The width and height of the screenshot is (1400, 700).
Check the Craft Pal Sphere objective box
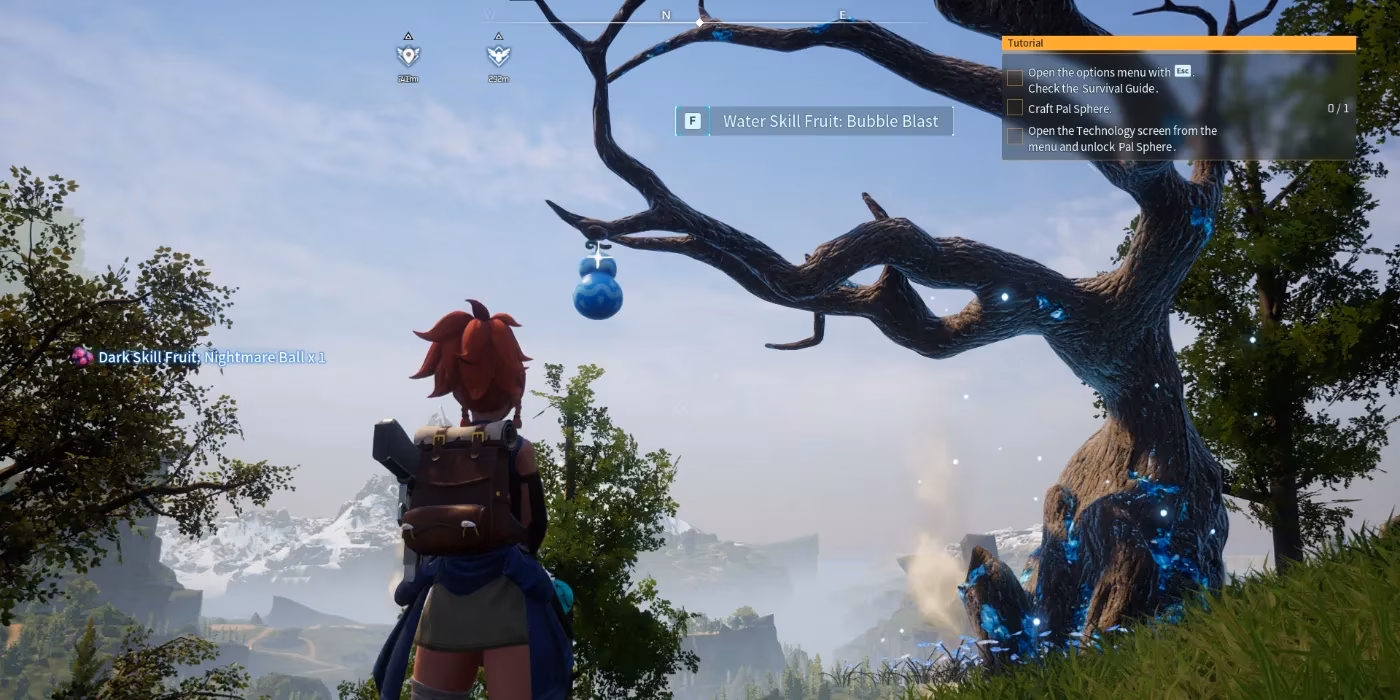1015,108
